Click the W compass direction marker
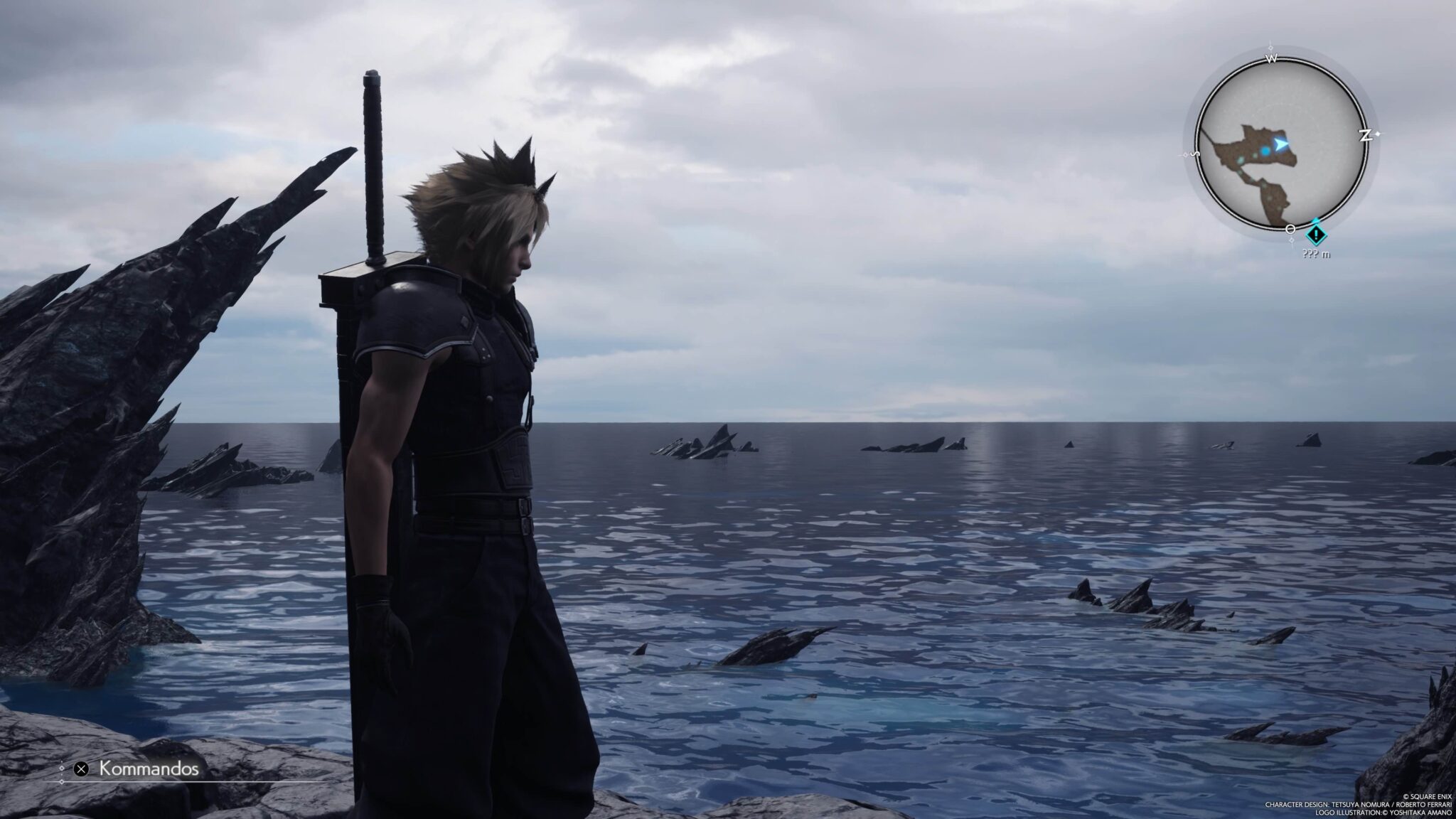This screenshot has height=819, width=1456. [1272, 58]
